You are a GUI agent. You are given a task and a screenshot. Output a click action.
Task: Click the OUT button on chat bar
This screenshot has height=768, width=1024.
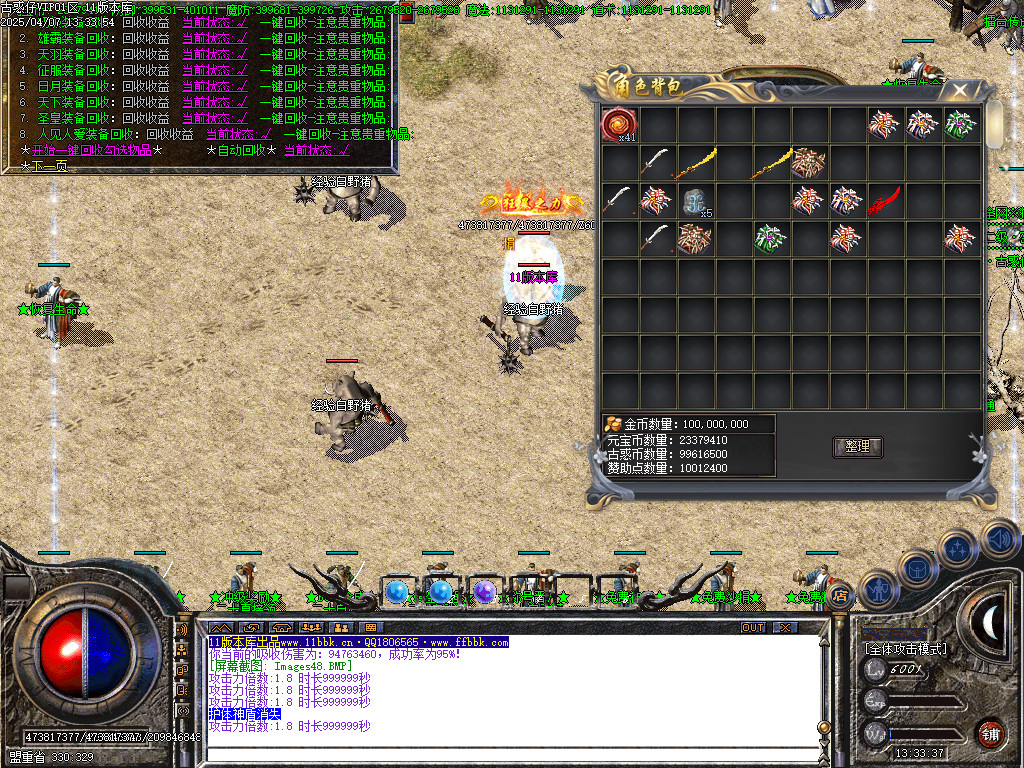[x=753, y=627]
